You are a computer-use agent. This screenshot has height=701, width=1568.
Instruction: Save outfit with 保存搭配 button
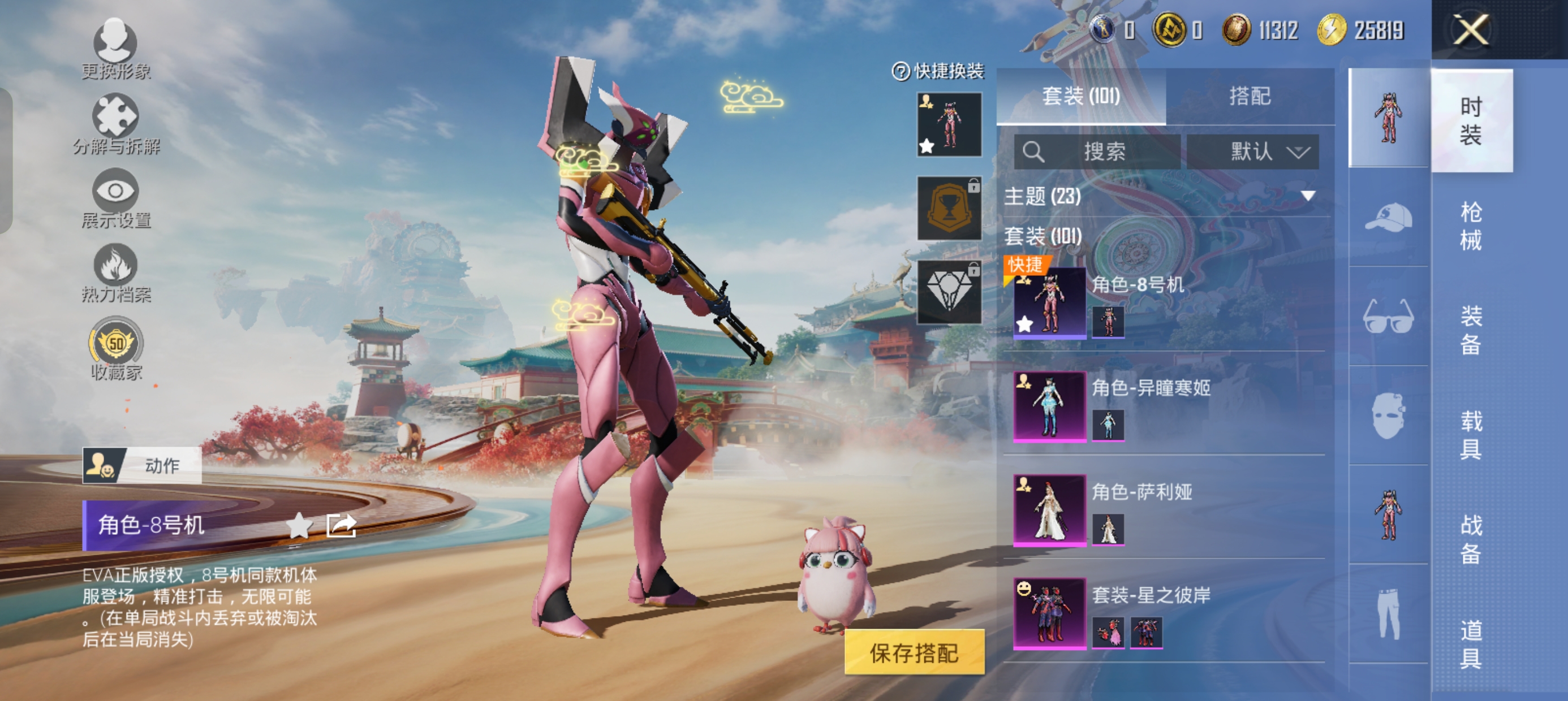coord(914,652)
